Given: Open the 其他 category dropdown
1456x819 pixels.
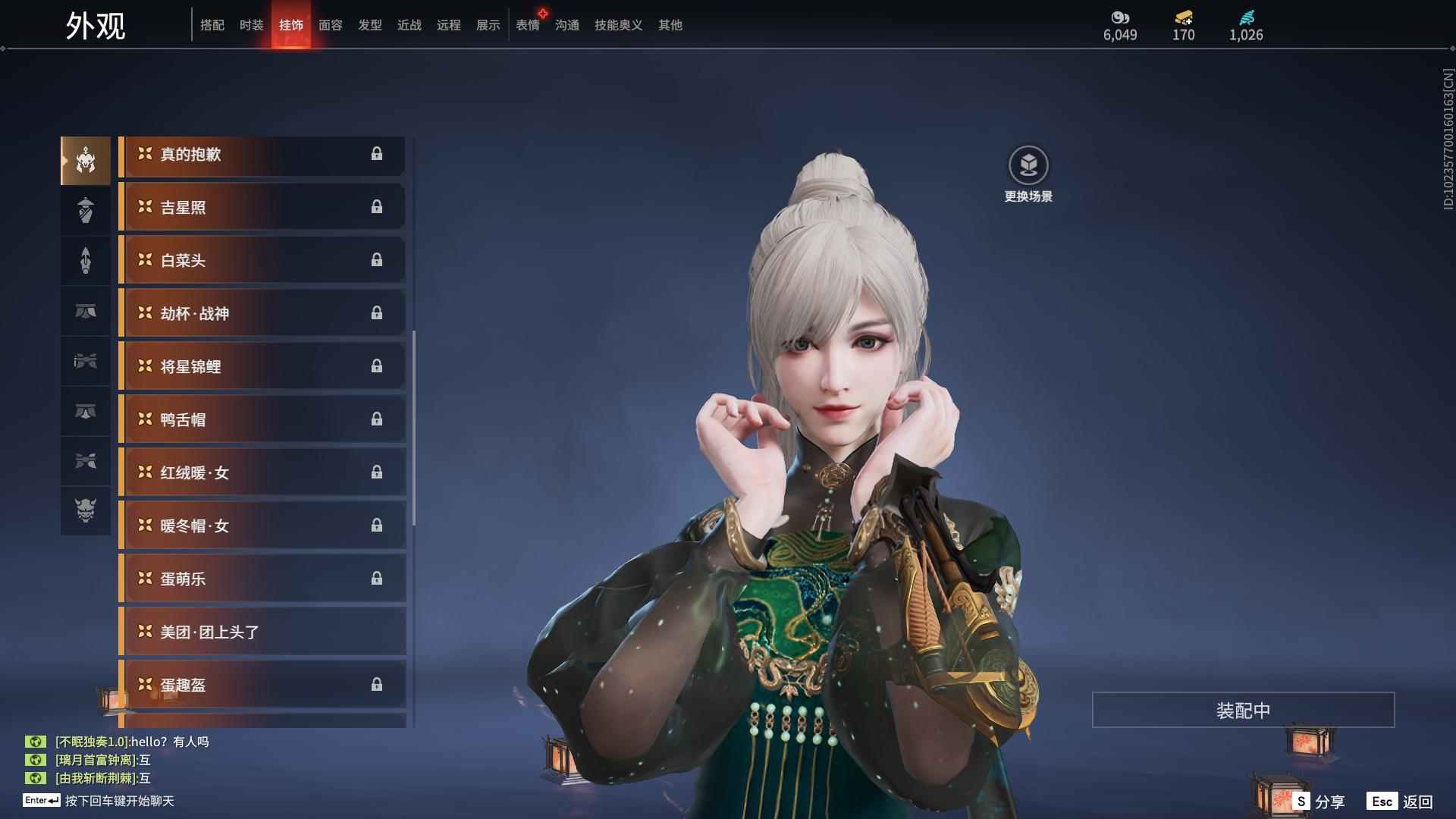Looking at the screenshot, I should tap(670, 25).
